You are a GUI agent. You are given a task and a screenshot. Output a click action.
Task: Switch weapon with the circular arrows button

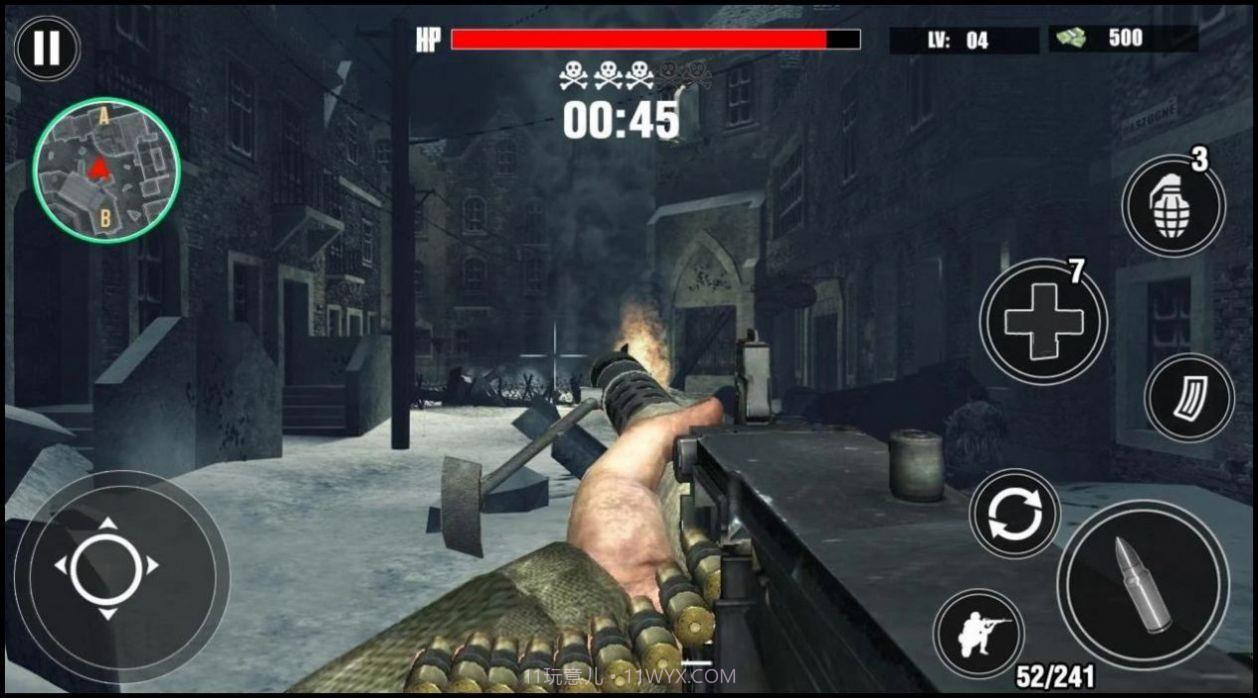[1014, 512]
